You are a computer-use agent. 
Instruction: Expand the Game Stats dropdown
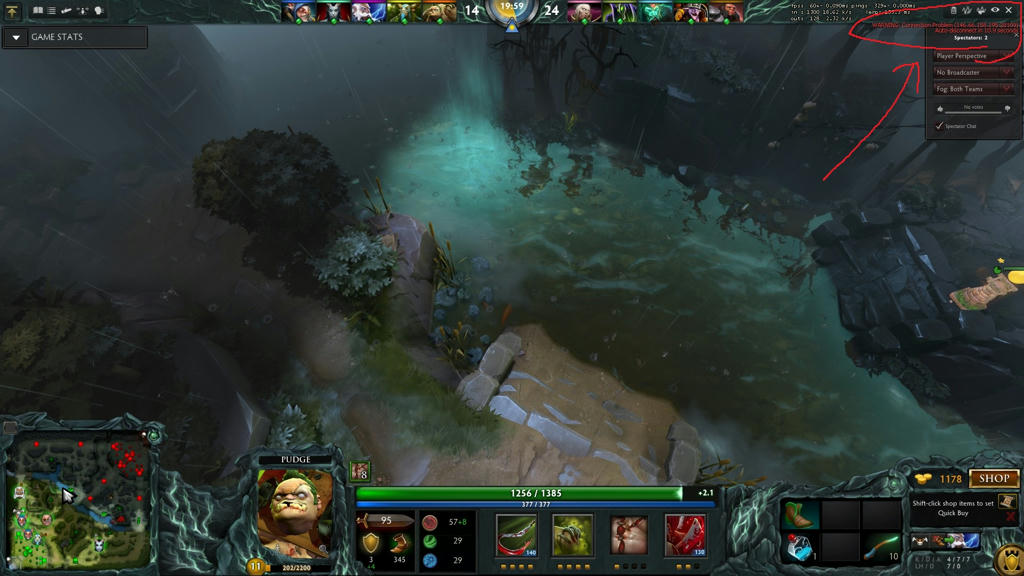tap(16, 37)
